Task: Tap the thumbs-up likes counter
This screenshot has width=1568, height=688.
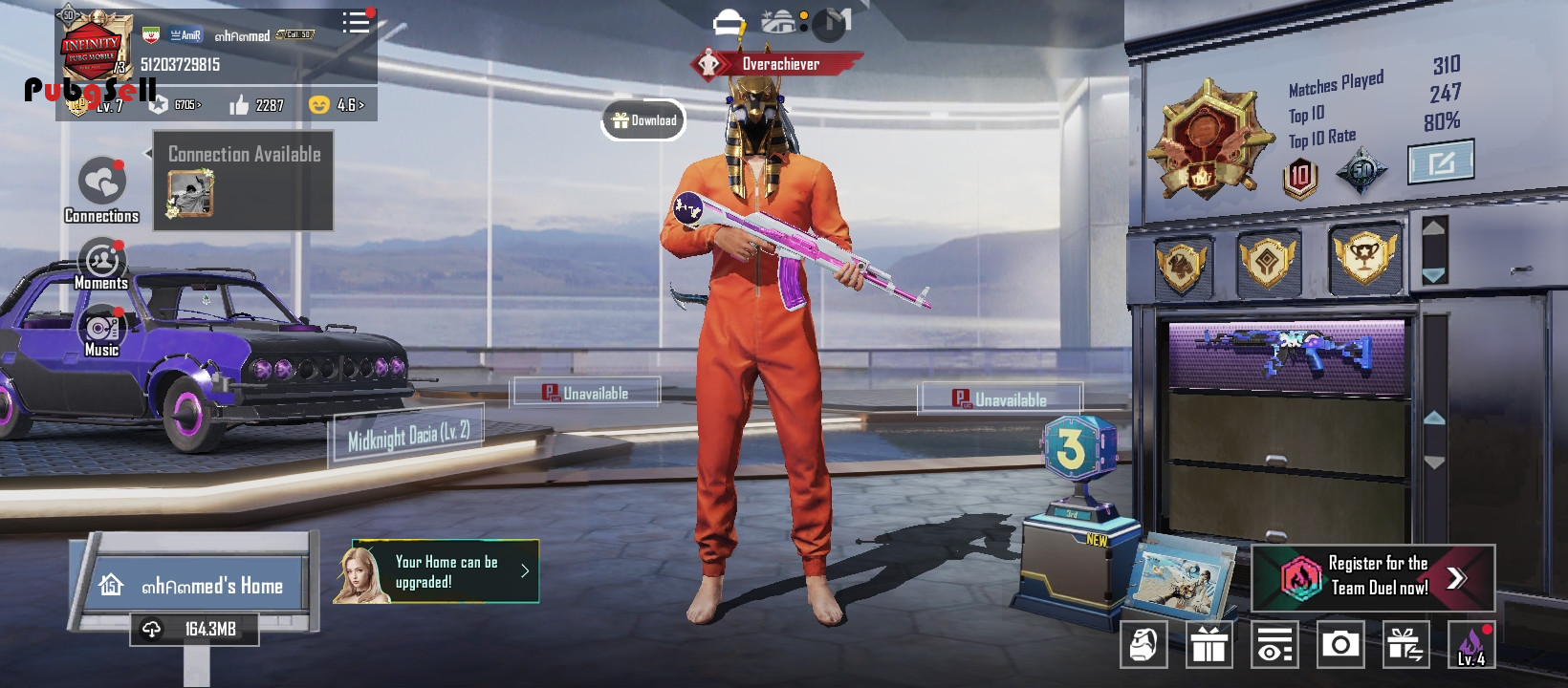Action: pyautogui.click(x=256, y=105)
